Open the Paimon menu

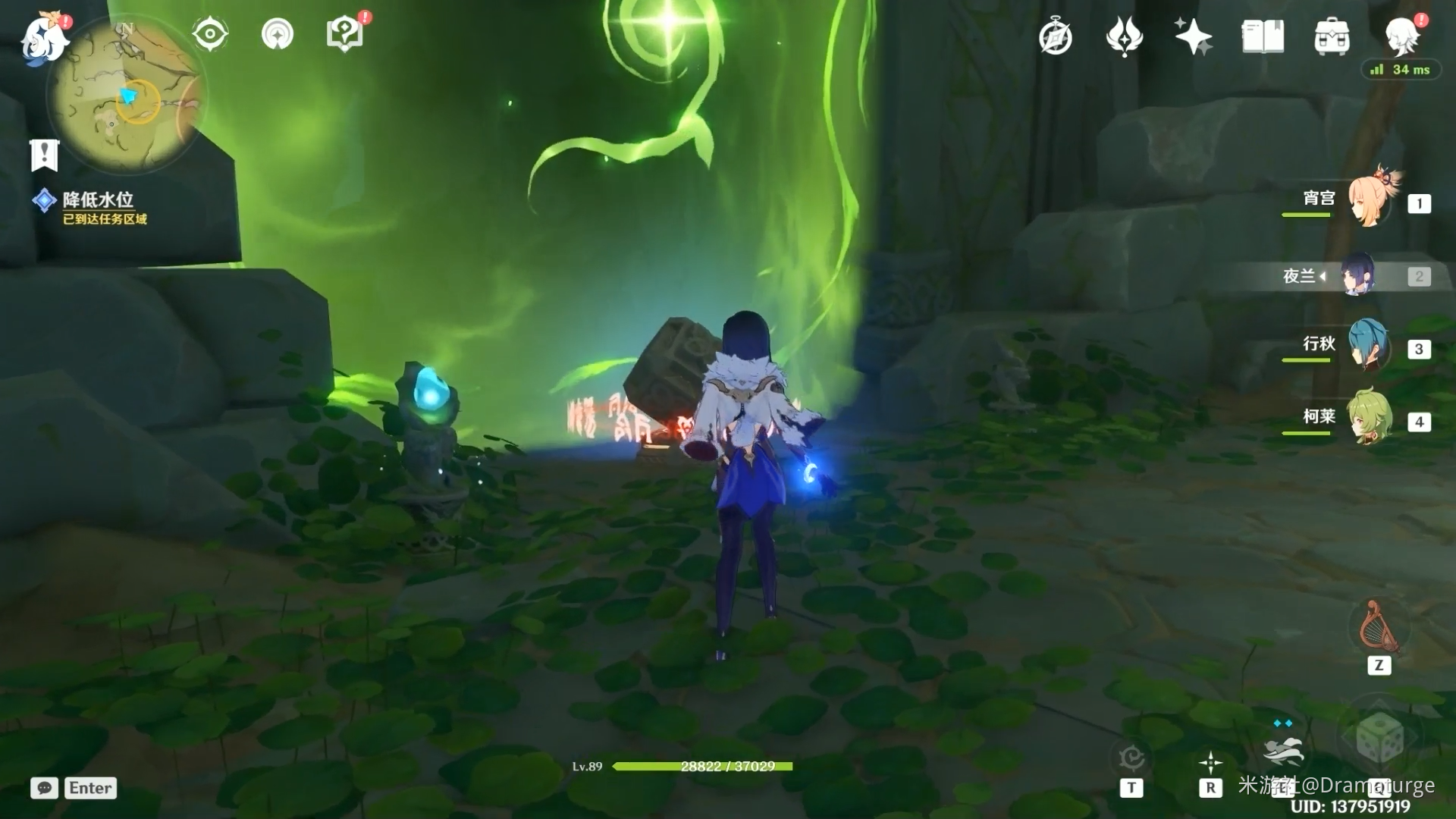pyautogui.click(x=44, y=38)
